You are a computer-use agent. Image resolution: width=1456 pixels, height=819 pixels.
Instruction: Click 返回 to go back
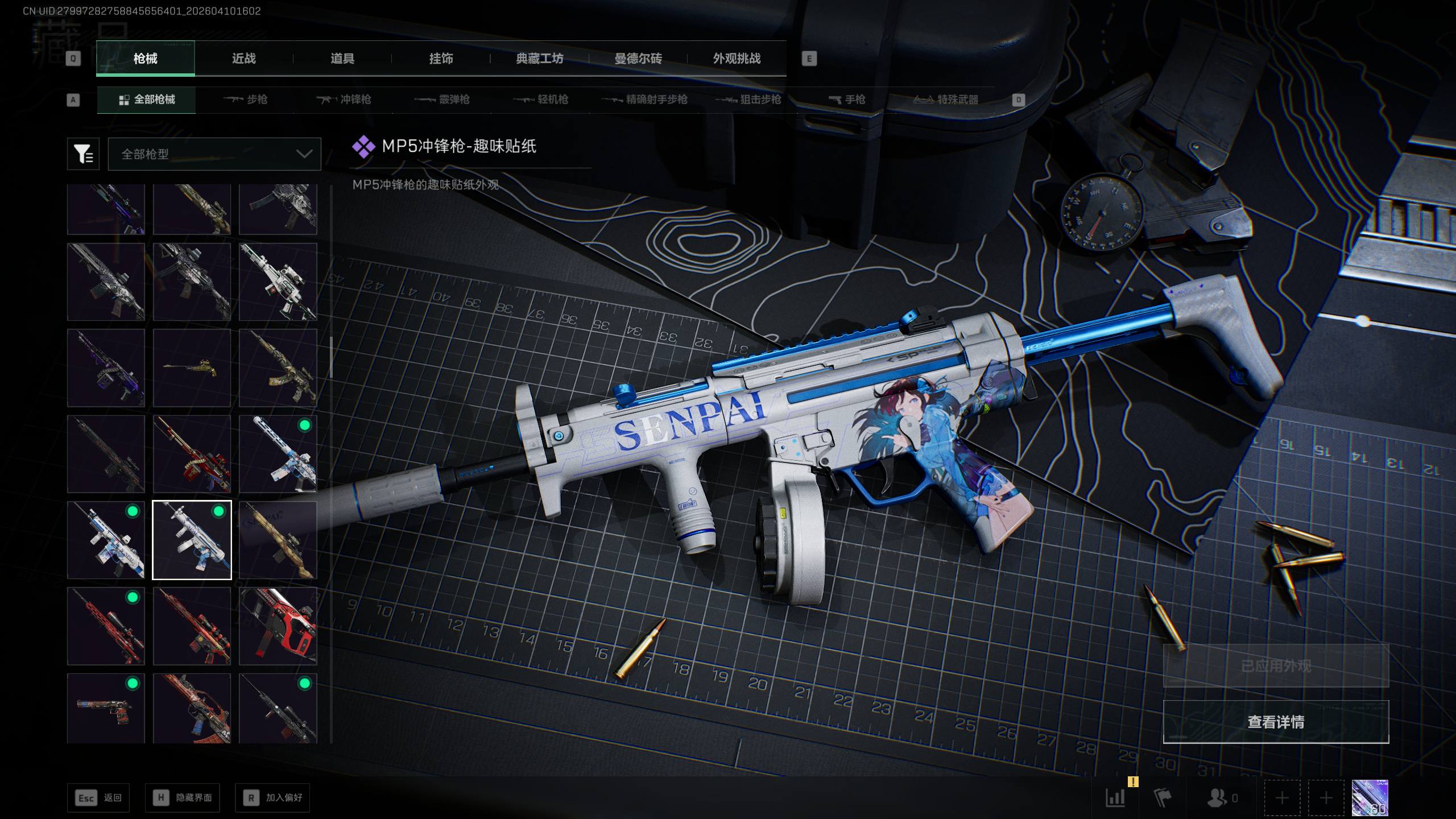pos(98,798)
